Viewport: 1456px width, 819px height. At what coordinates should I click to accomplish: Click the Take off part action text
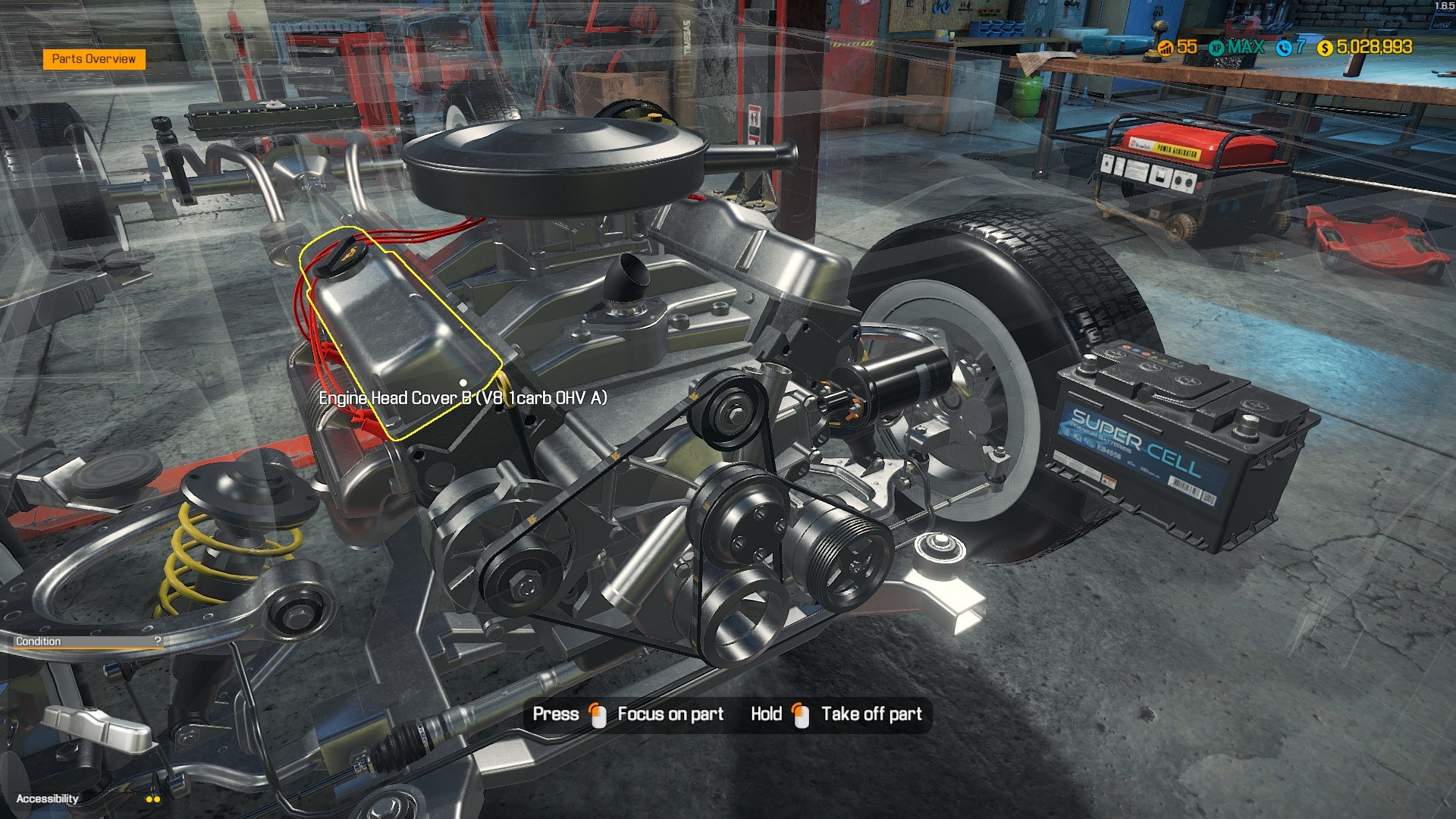click(871, 714)
